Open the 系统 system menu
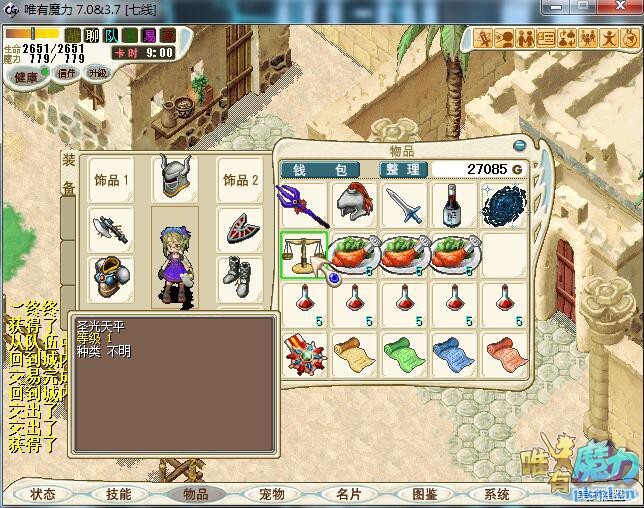The width and height of the screenshot is (644, 508). point(497,494)
